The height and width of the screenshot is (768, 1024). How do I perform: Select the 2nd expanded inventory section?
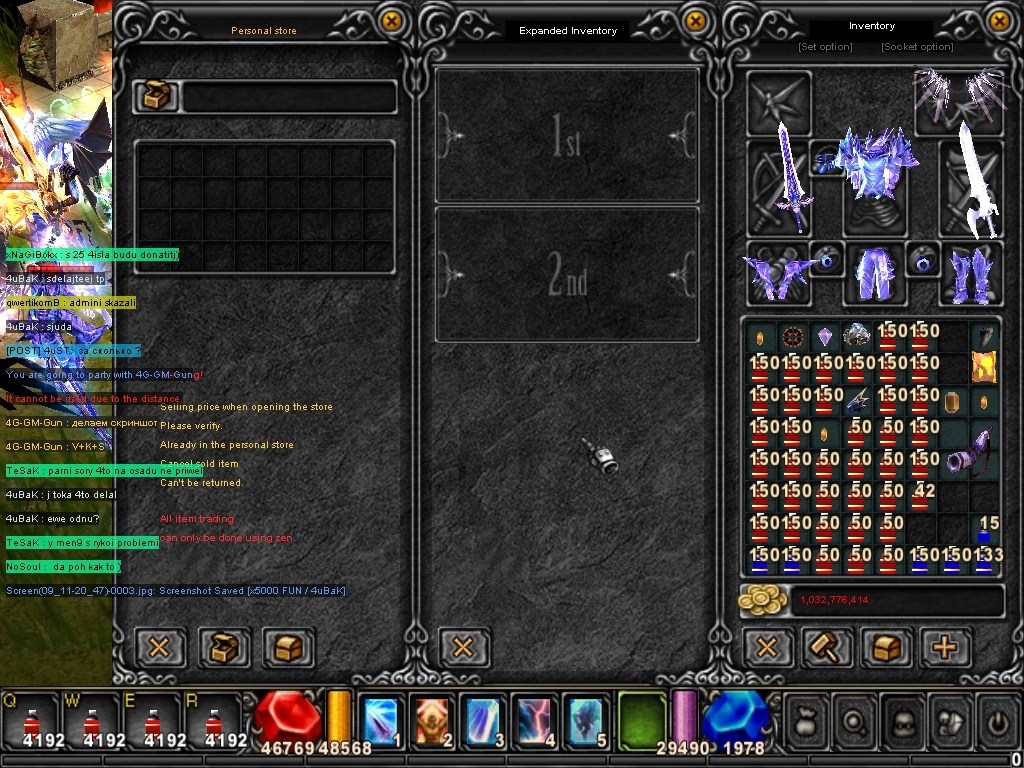[567, 274]
